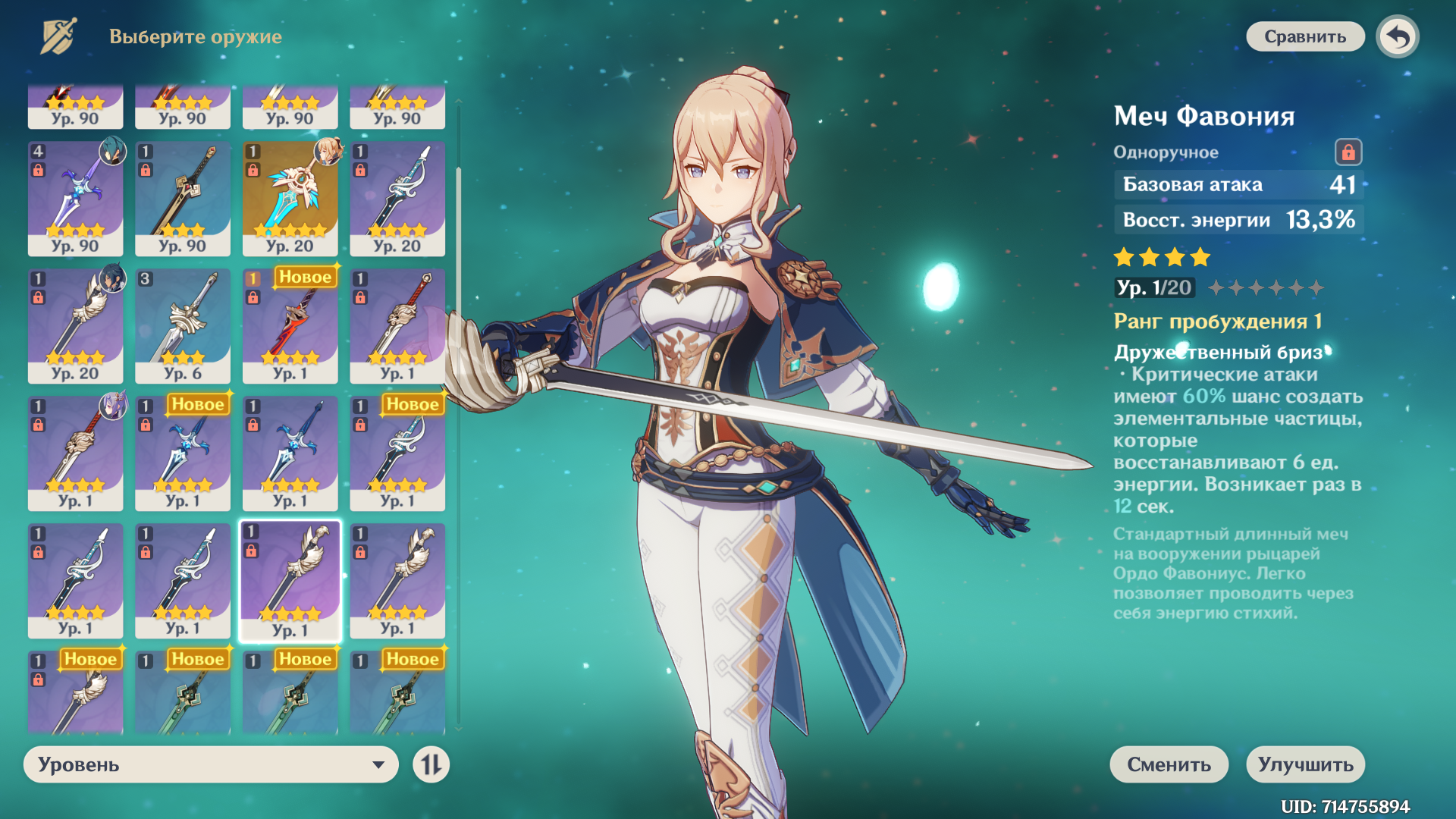This screenshot has width=1456, height=819.
Task: Pick the dark three-star sword at Ур. 90
Action: tap(183, 199)
